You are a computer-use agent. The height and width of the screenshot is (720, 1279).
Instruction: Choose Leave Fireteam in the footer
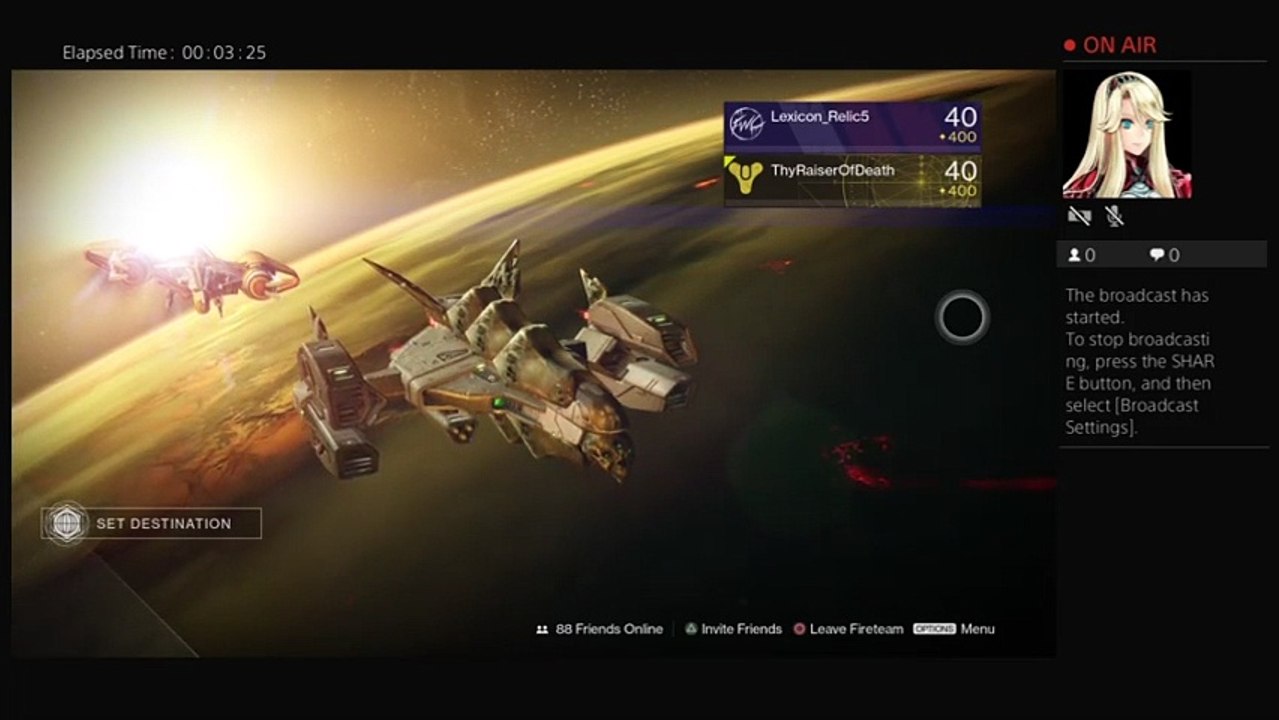848,629
